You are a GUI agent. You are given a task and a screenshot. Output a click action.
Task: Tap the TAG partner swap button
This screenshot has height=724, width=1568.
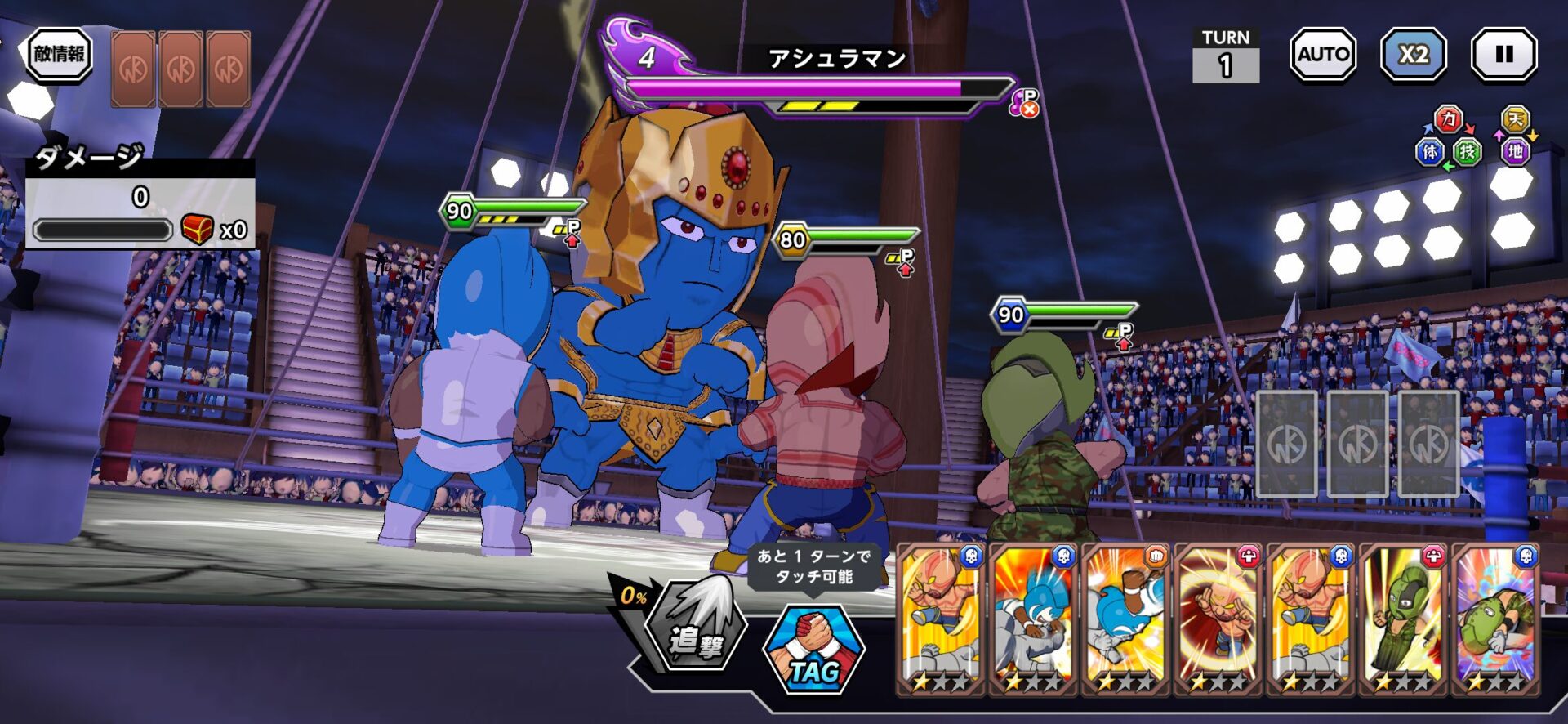click(x=813, y=651)
